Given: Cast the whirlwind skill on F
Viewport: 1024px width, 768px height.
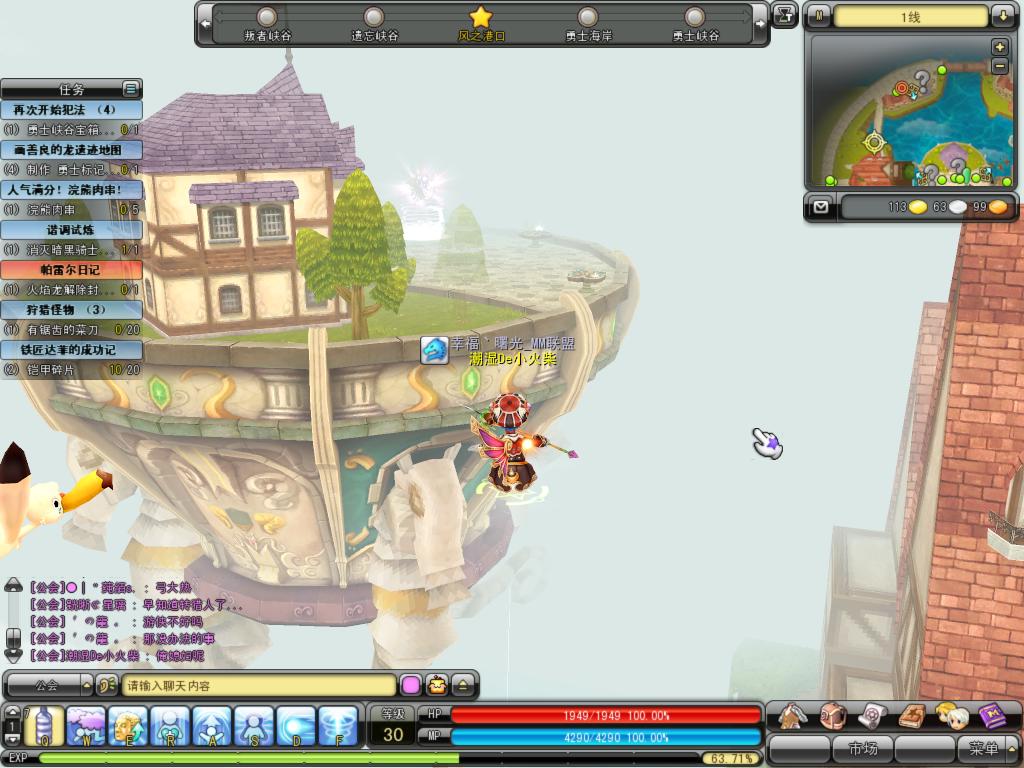Looking at the screenshot, I should [x=338, y=725].
